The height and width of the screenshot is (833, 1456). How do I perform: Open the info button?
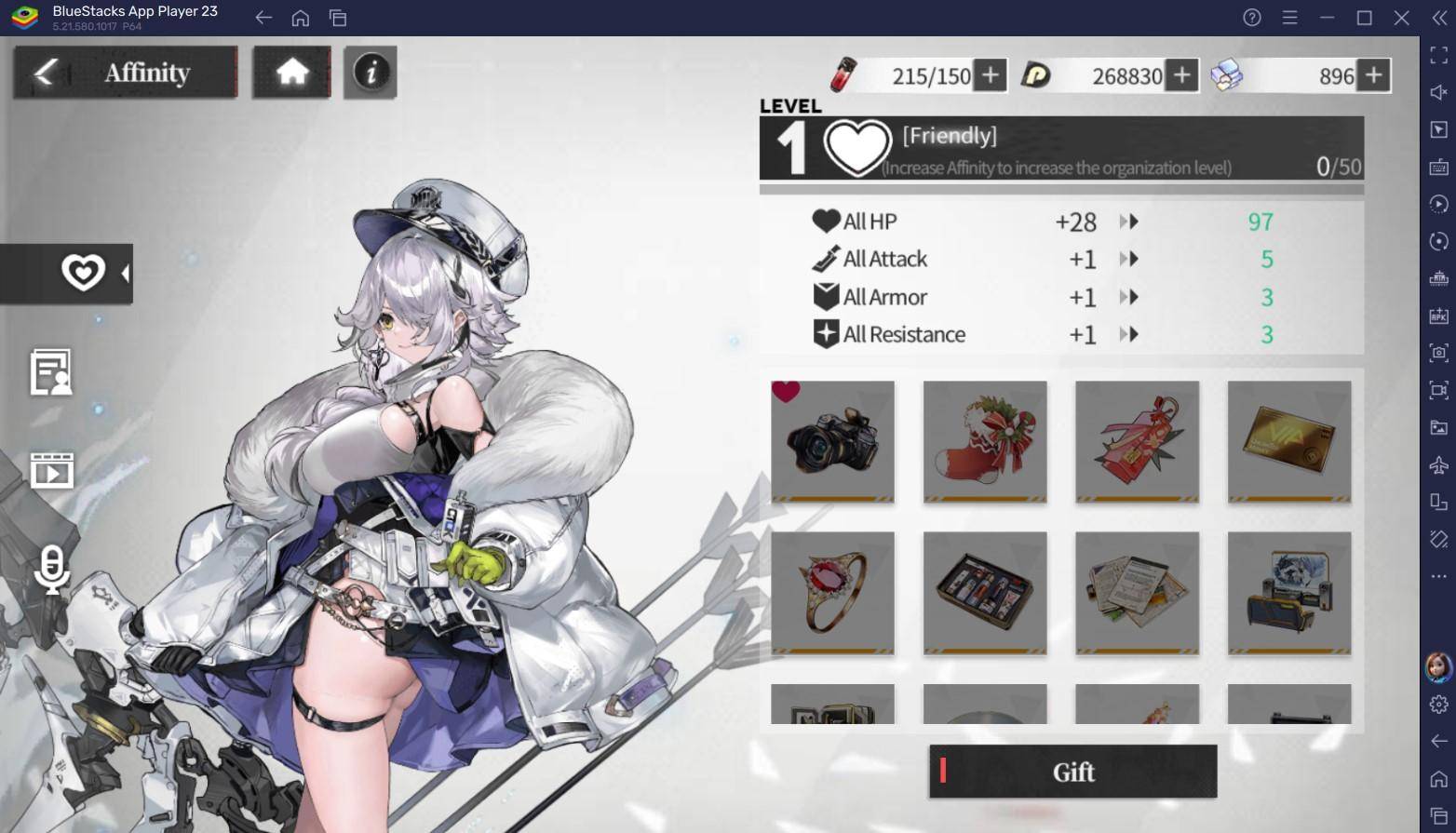tap(371, 73)
